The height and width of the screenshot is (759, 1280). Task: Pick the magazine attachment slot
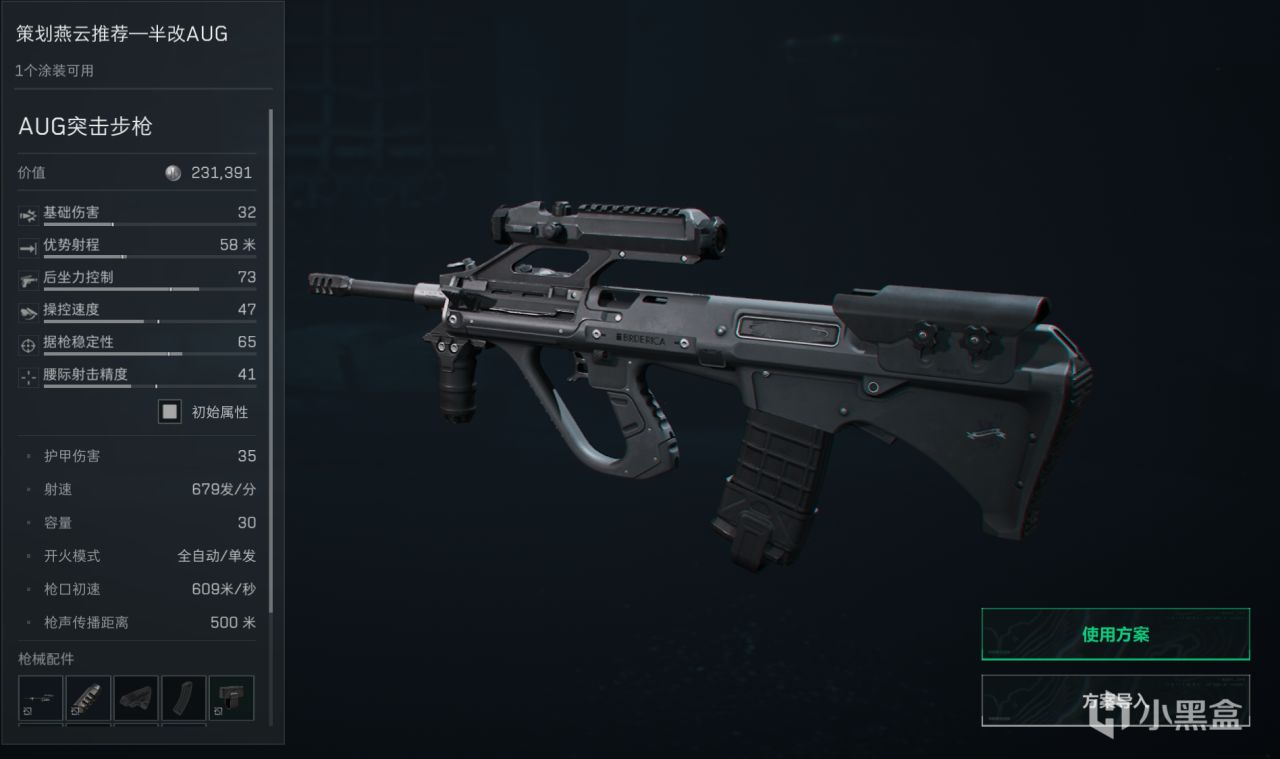pyautogui.click(x=184, y=698)
